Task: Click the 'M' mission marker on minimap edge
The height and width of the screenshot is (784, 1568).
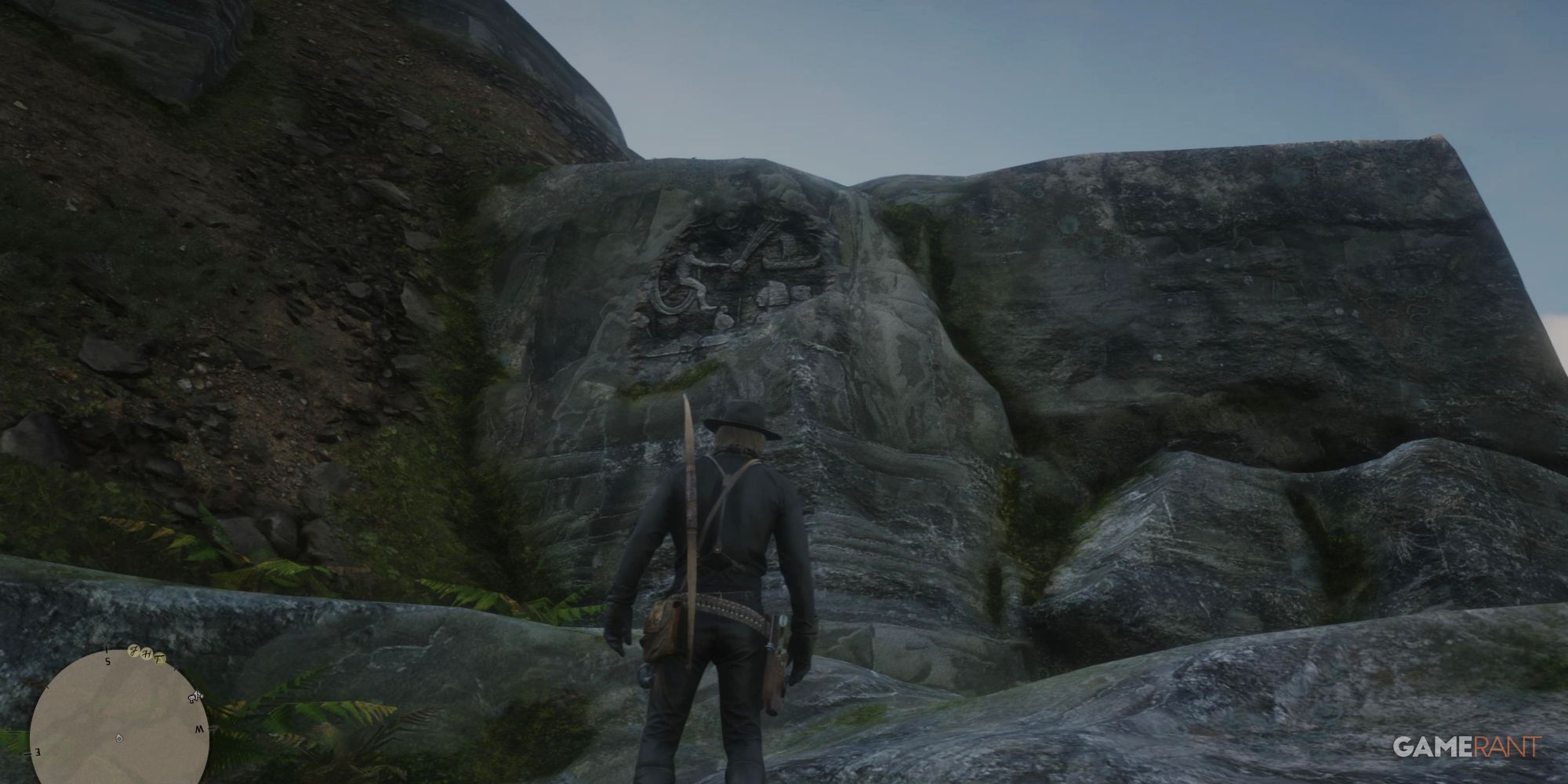Action: point(200,728)
